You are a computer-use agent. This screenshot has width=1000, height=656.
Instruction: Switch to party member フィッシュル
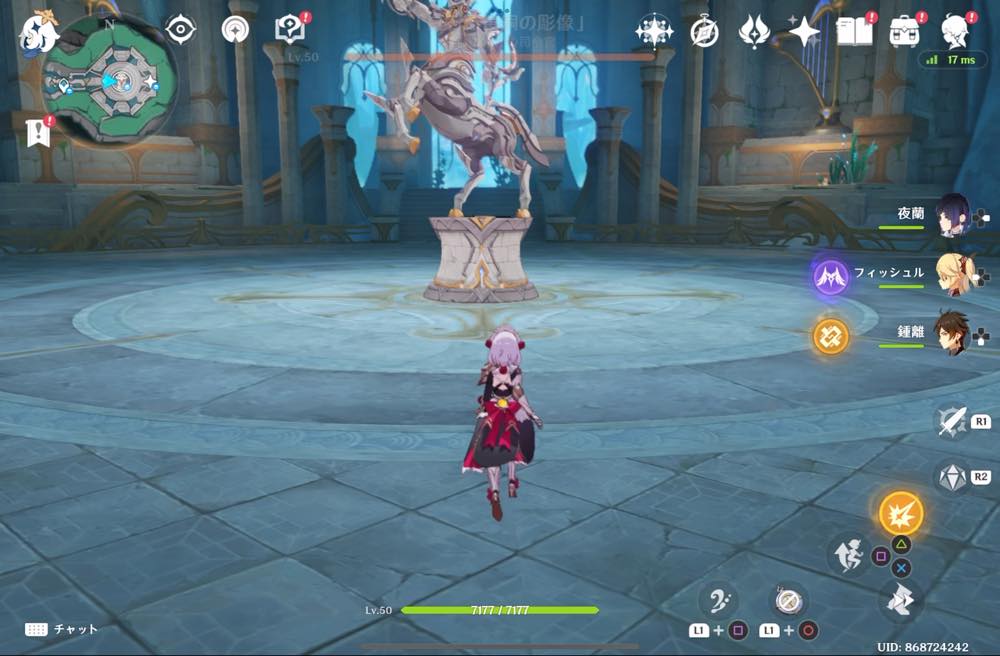coord(950,274)
